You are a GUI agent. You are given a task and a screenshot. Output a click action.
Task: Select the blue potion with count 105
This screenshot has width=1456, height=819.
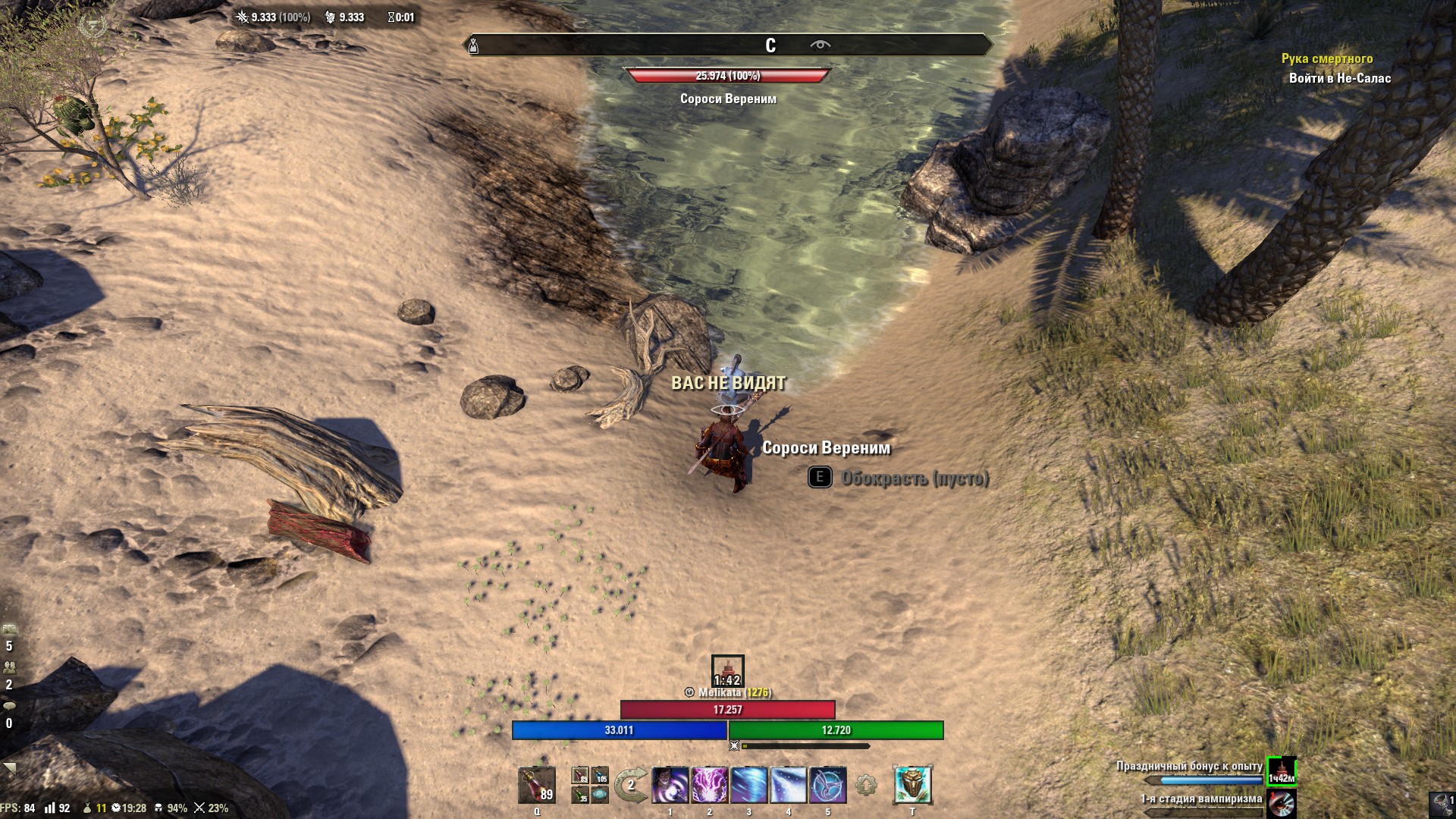coord(600,775)
